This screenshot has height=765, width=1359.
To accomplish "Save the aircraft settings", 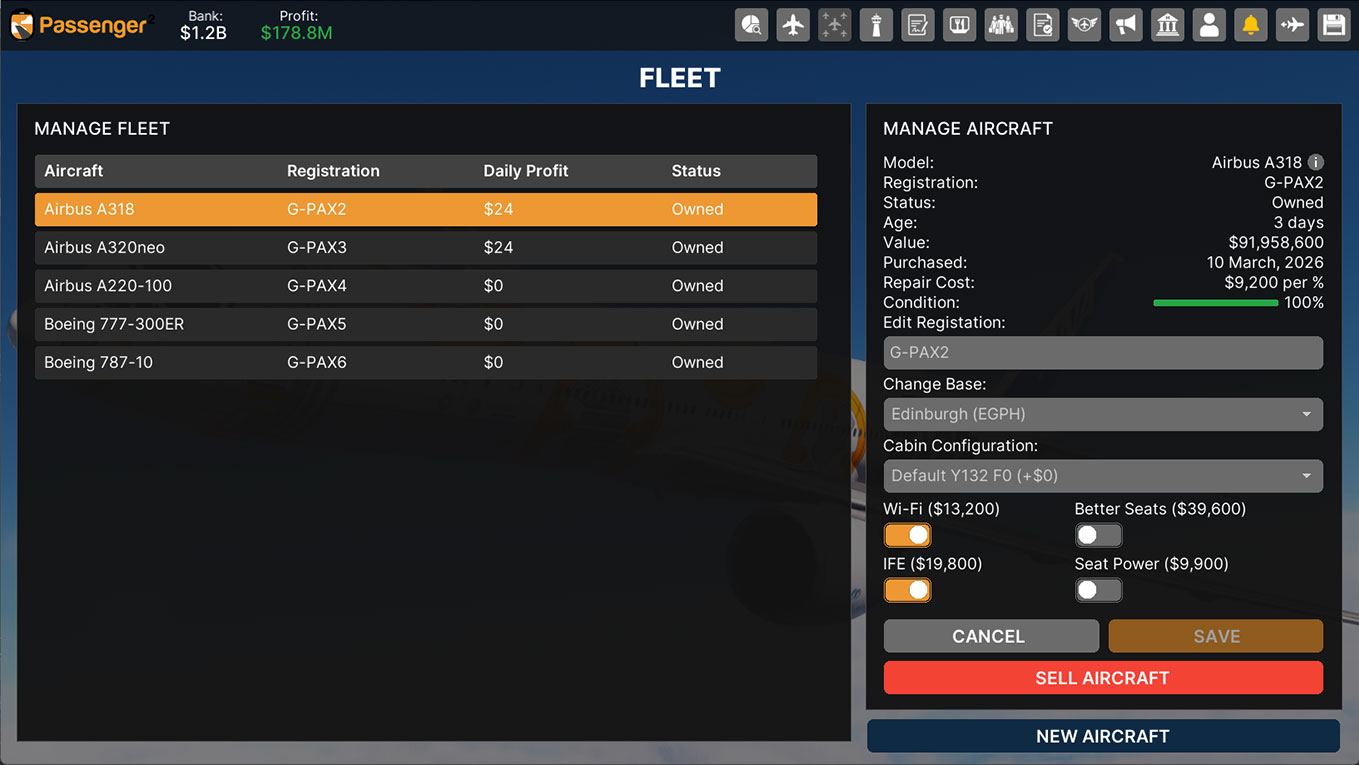I will click(1215, 636).
